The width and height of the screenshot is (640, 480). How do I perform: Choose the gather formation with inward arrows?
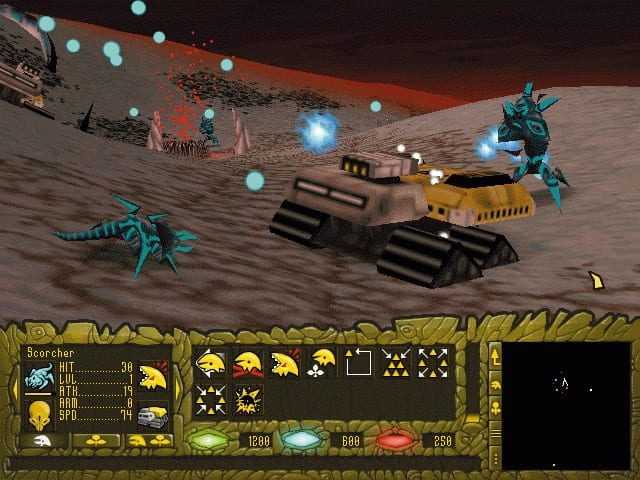coord(211,400)
